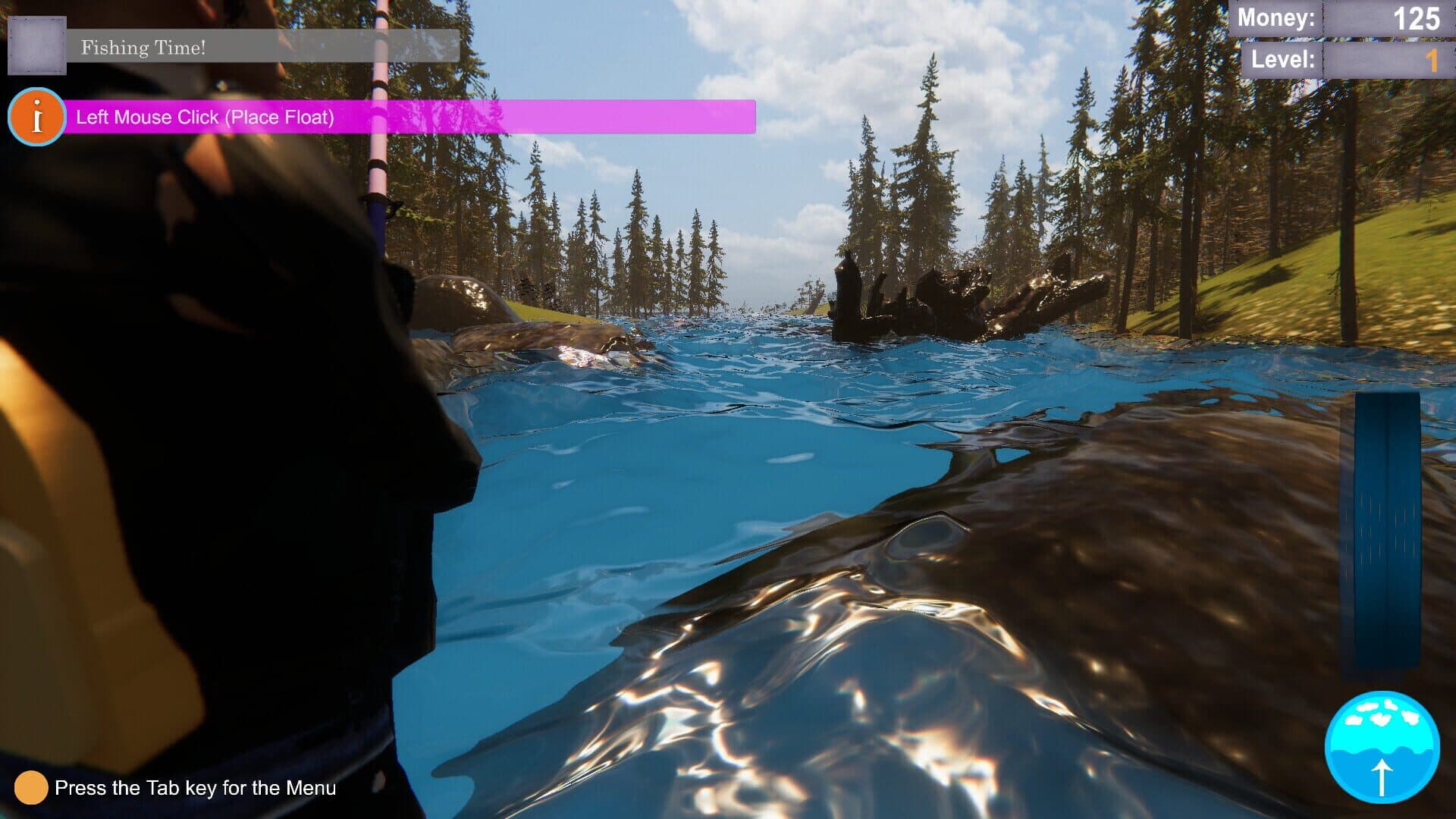Click the orange info icon
The image size is (1456, 819).
(36, 118)
